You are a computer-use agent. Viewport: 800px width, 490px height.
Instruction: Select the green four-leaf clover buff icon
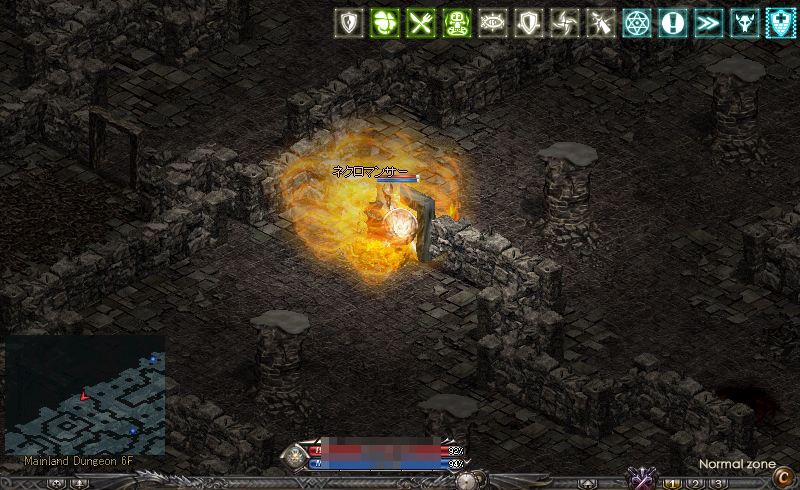point(383,24)
